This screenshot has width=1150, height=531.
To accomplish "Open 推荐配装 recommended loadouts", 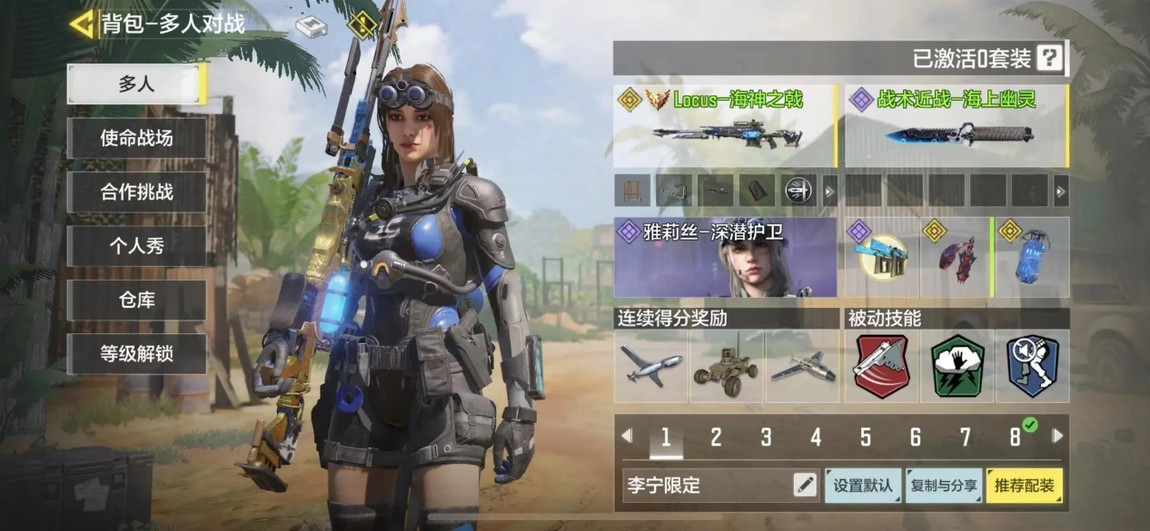I will click(1024, 486).
